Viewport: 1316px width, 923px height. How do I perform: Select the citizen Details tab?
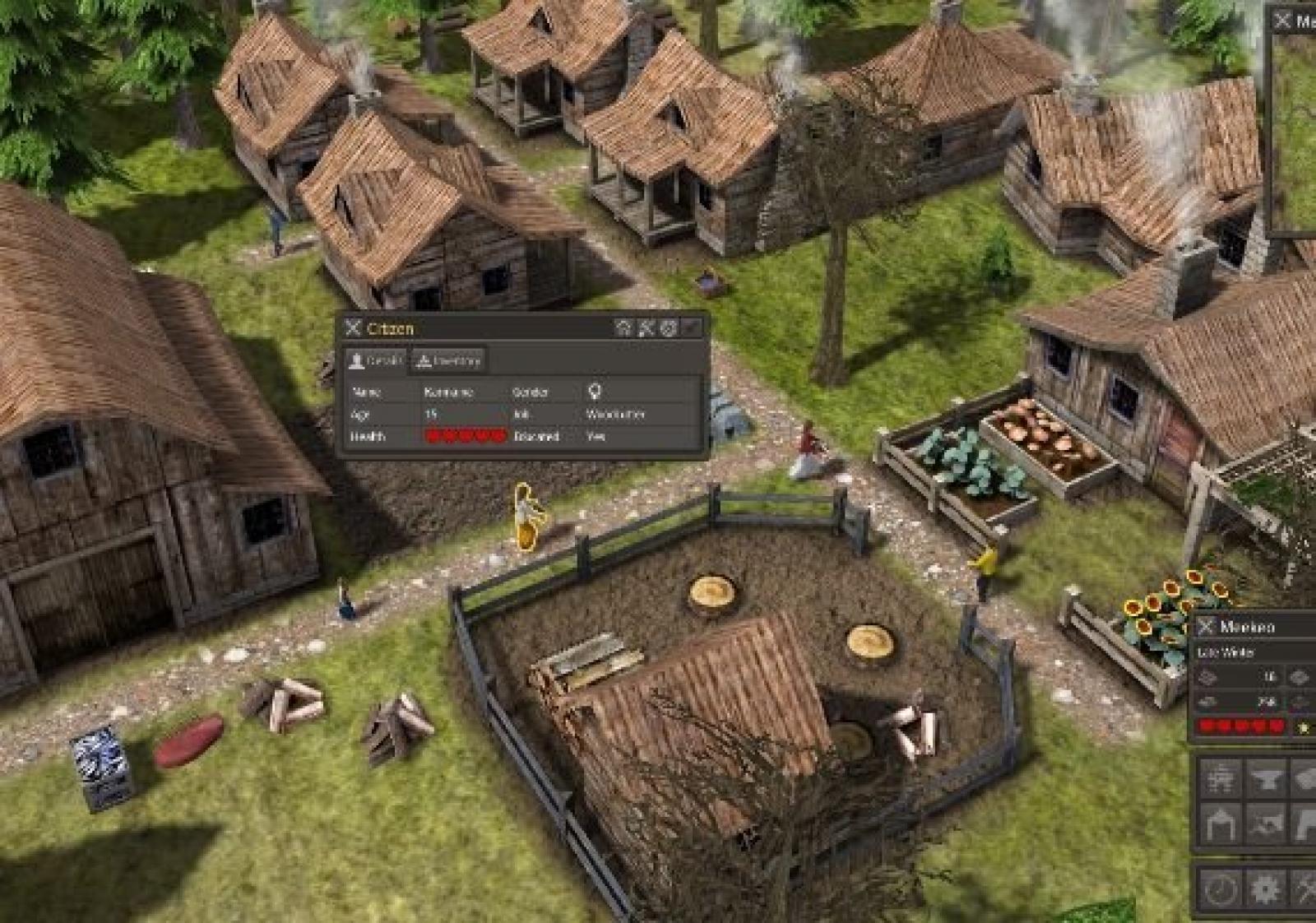pyautogui.click(x=376, y=360)
